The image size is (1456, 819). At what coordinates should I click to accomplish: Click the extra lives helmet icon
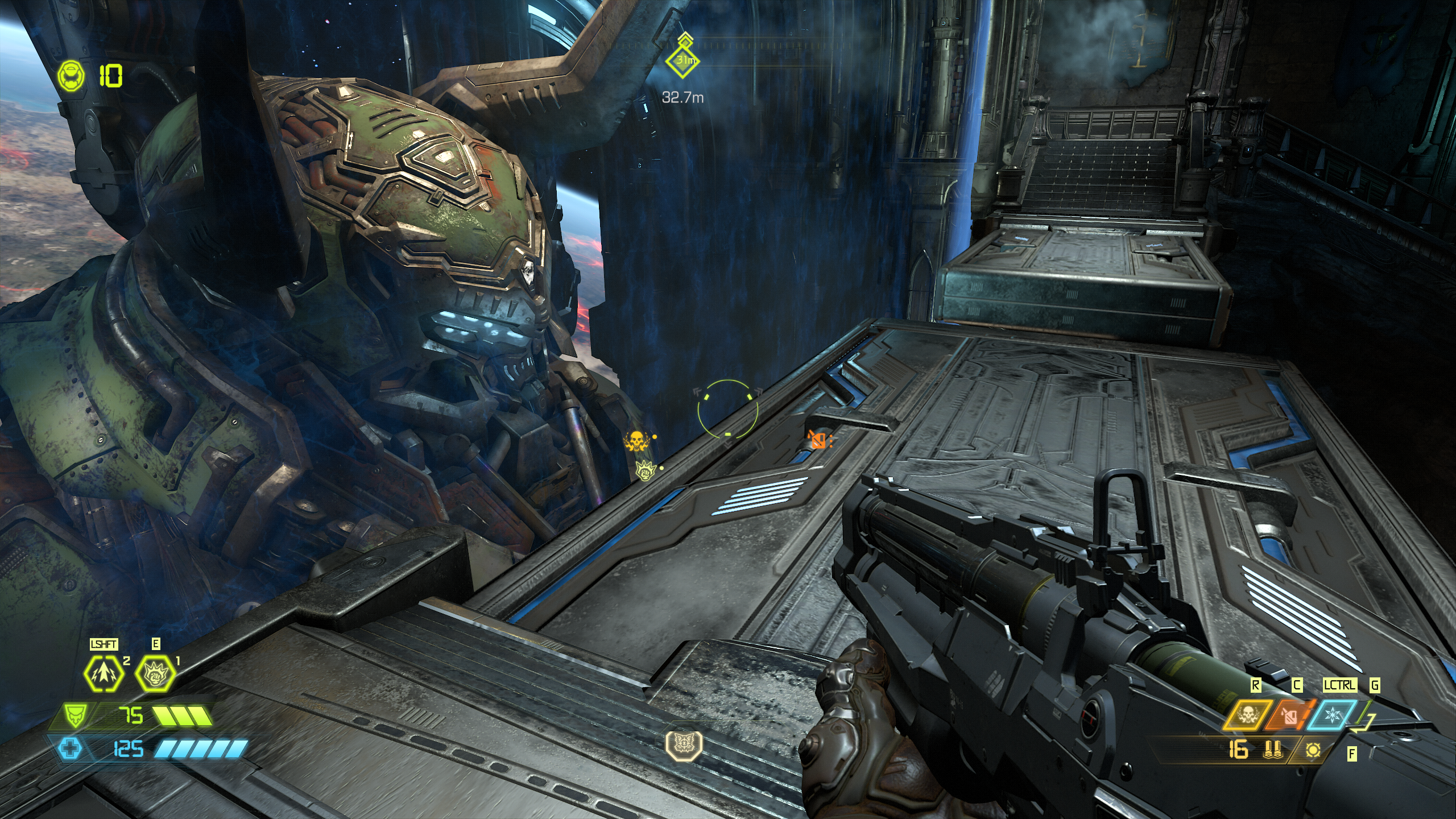71,76
